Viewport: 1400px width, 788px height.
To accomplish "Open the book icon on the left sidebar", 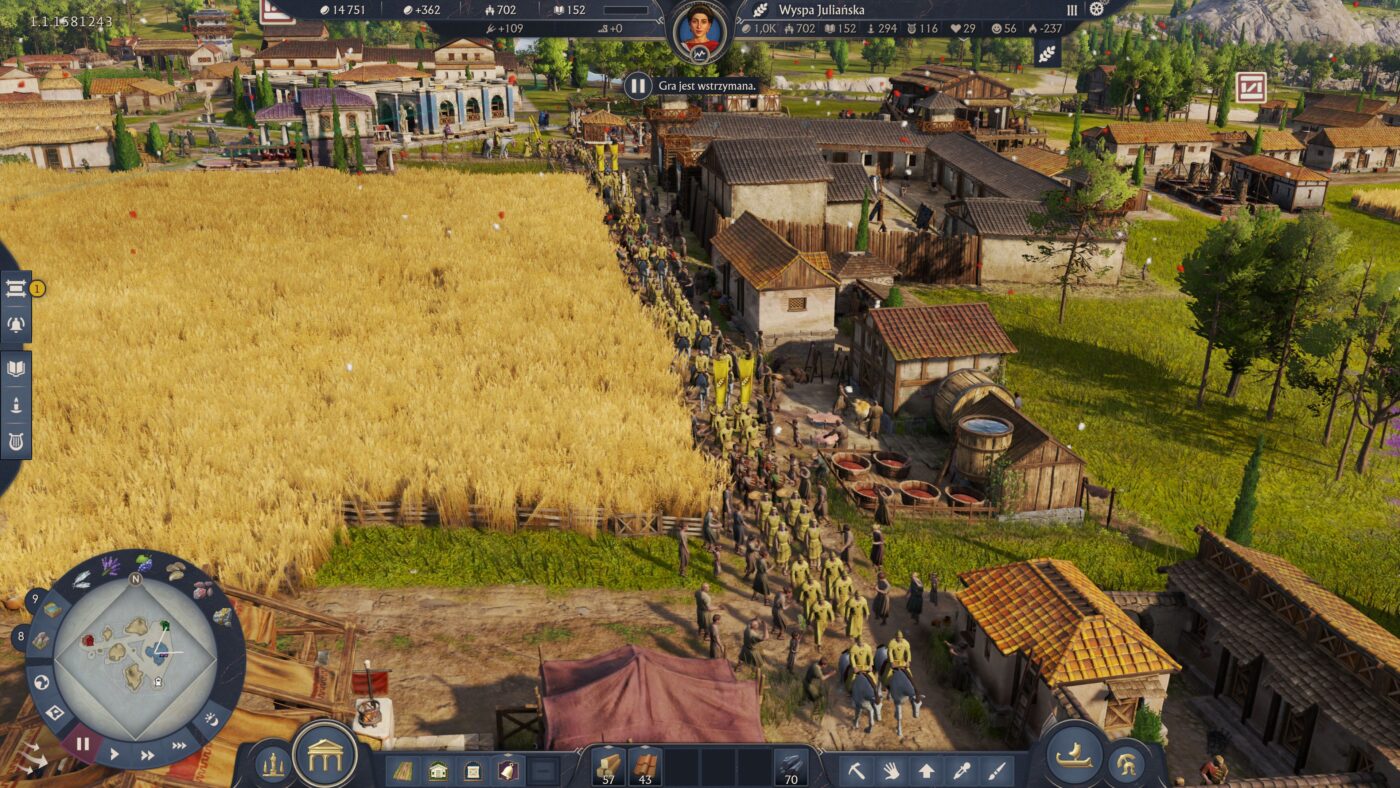I will click(x=16, y=368).
